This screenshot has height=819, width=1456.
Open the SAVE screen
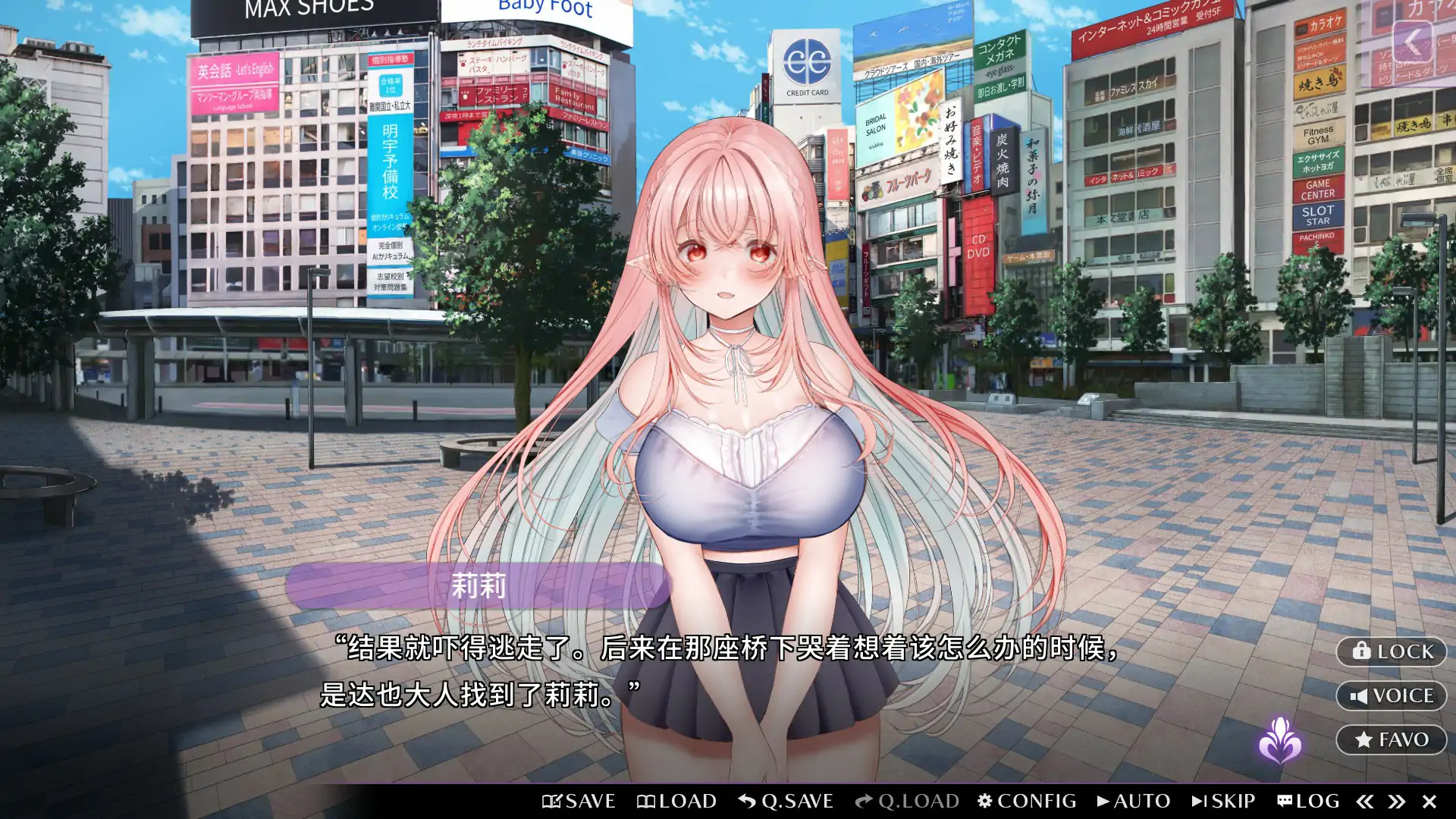point(578,801)
